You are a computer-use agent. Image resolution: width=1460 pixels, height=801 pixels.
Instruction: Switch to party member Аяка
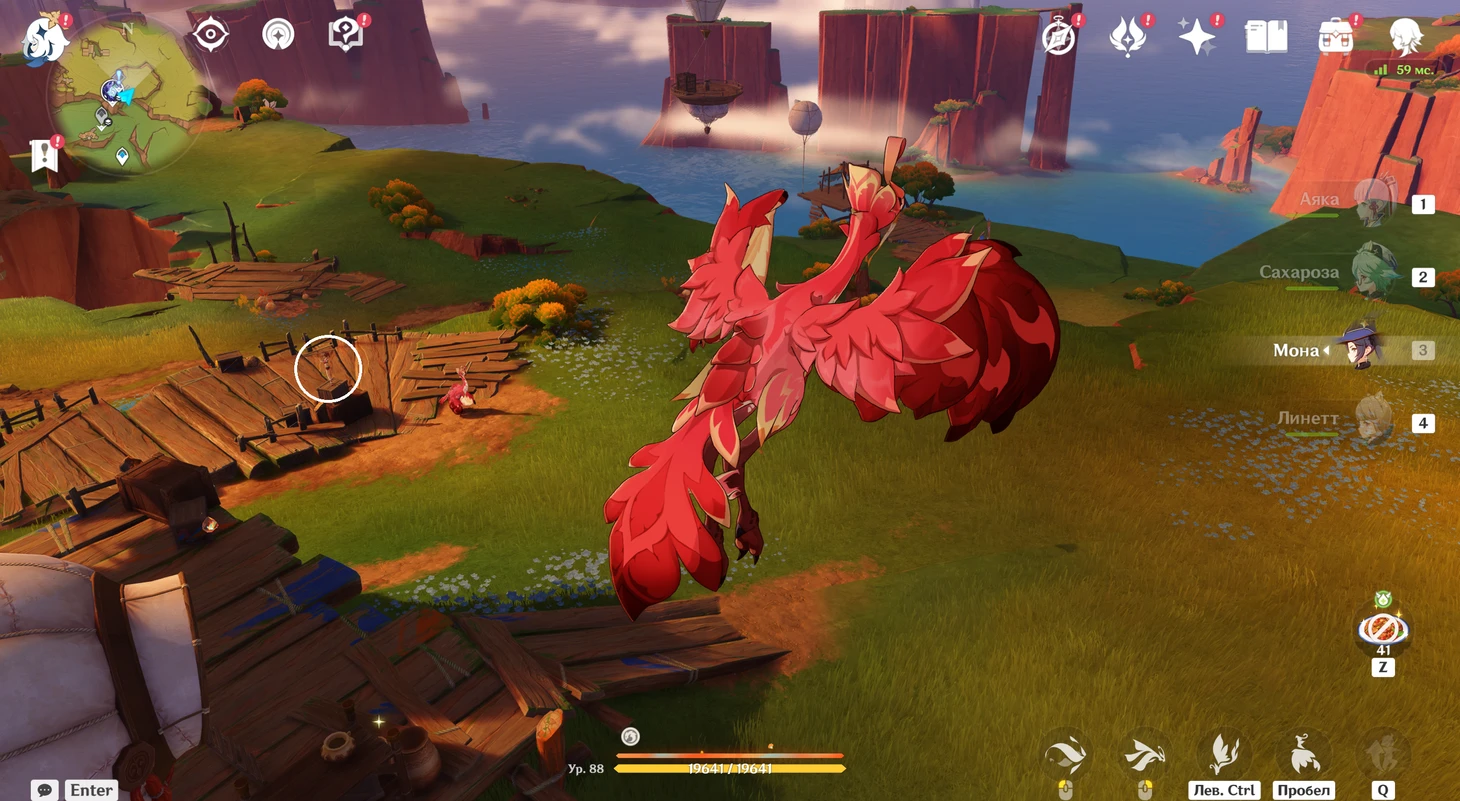(x=1374, y=203)
